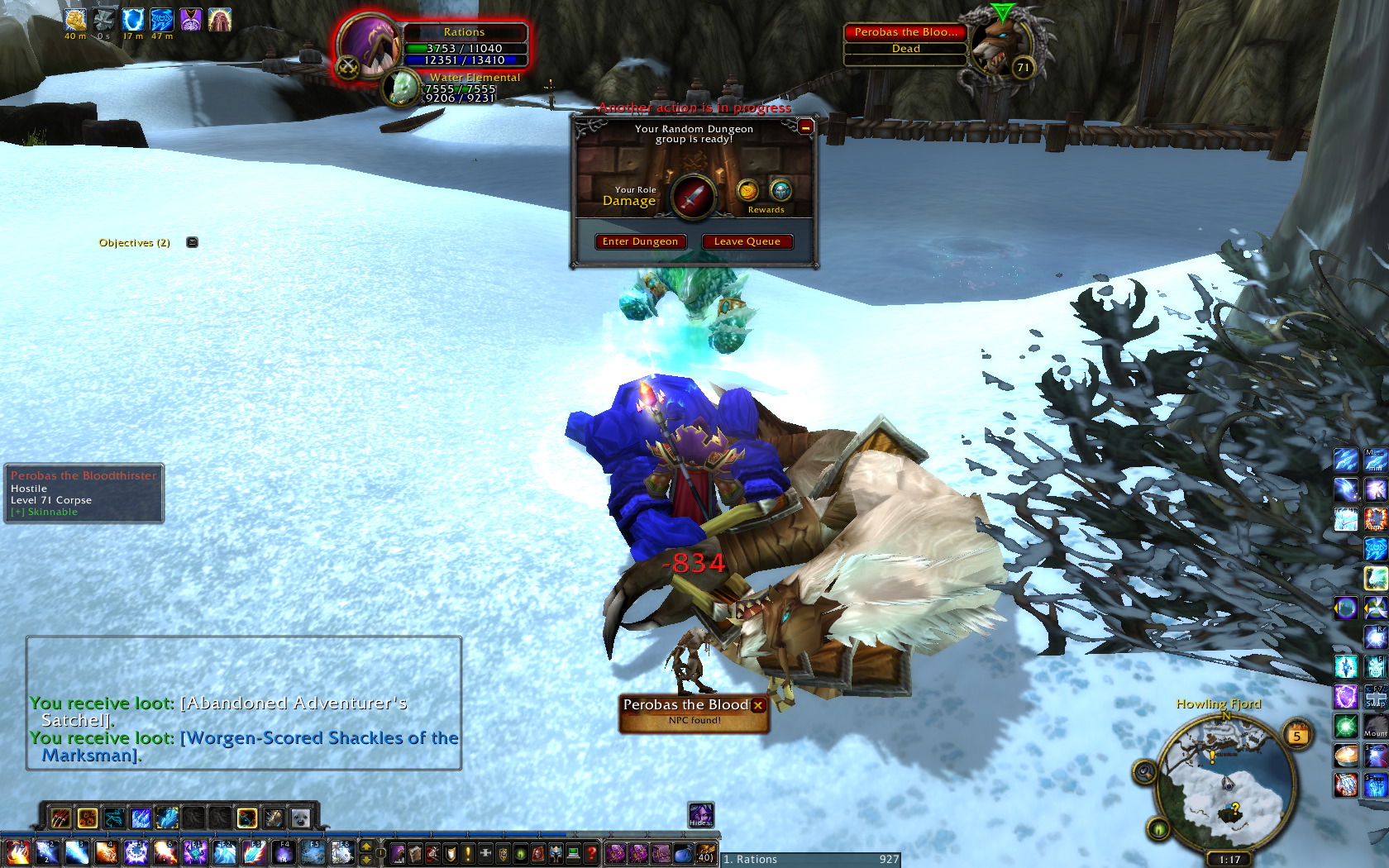Leave the dungeon queue
This screenshot has width=1389, height=868.
coord(747,241)
